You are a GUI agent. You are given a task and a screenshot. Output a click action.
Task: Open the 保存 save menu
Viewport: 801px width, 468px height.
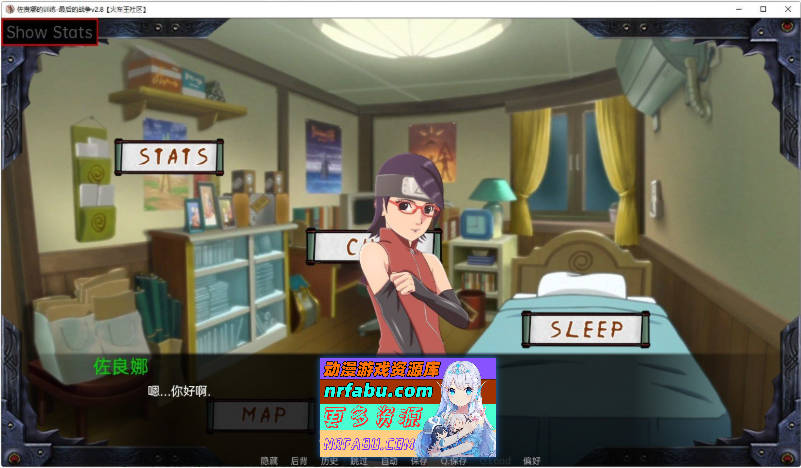[418, 461]
